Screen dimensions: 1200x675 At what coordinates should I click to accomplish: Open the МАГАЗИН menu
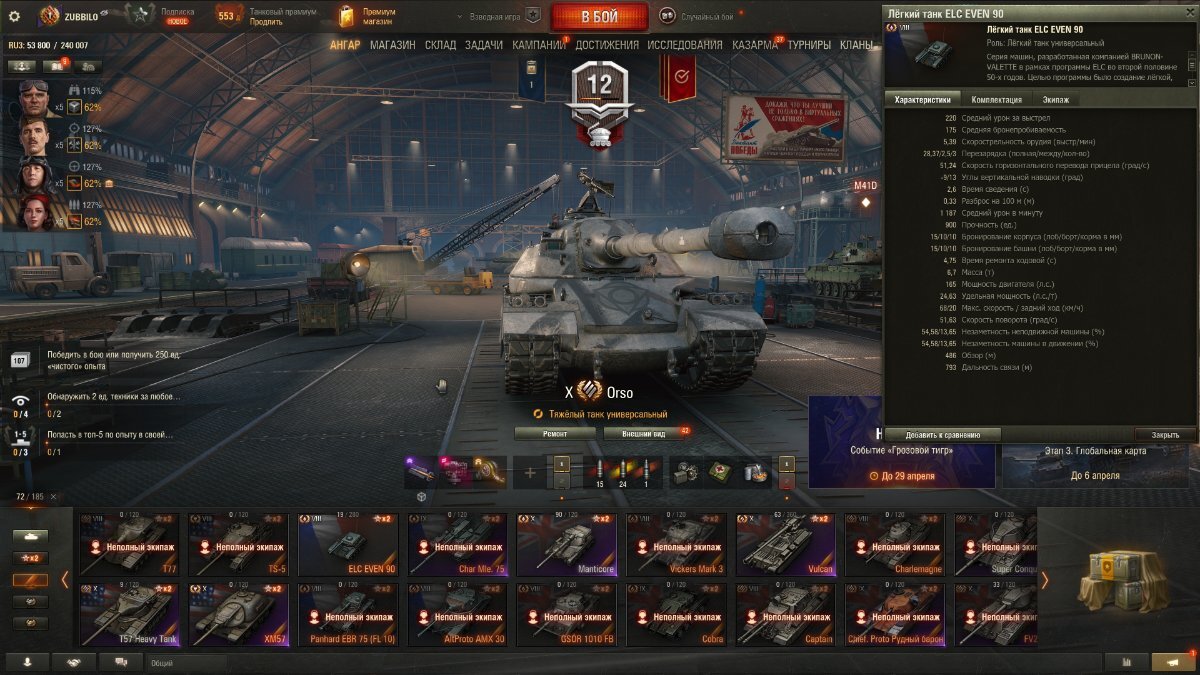[392, 45]
